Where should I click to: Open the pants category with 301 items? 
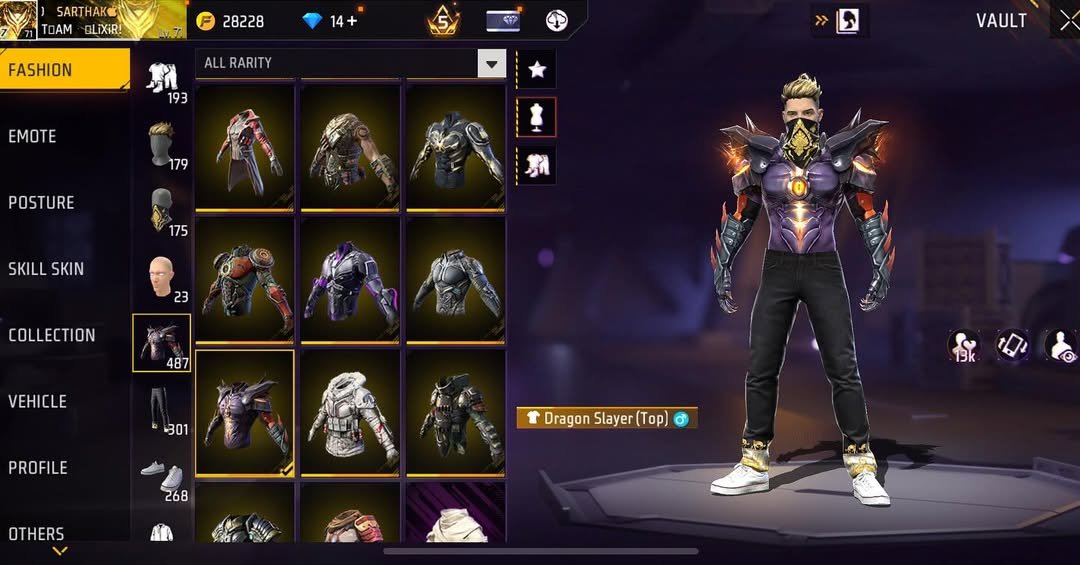tap(161, 410)
